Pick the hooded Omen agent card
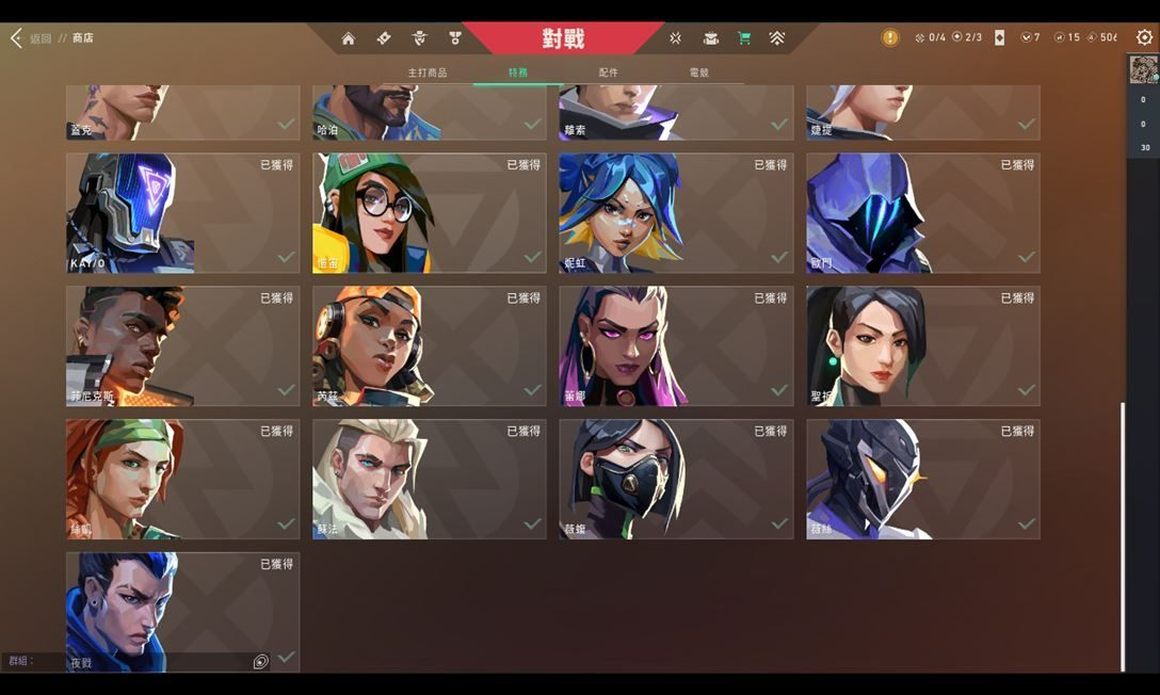Screen dimensions: 1160x695 click(x=923, y=213)
